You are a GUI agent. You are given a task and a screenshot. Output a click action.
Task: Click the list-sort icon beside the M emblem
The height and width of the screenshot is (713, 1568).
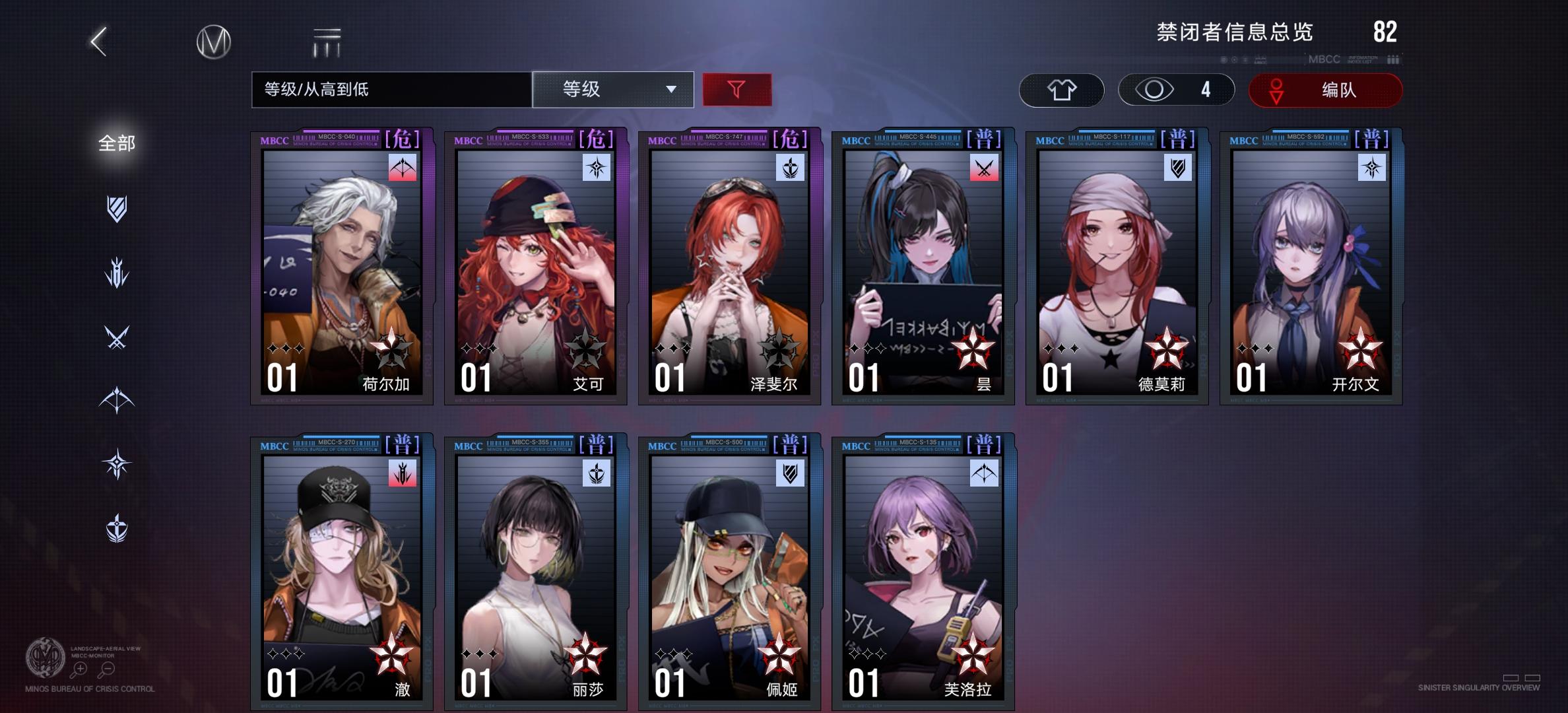pyautogui.click(x=327, y=40)
